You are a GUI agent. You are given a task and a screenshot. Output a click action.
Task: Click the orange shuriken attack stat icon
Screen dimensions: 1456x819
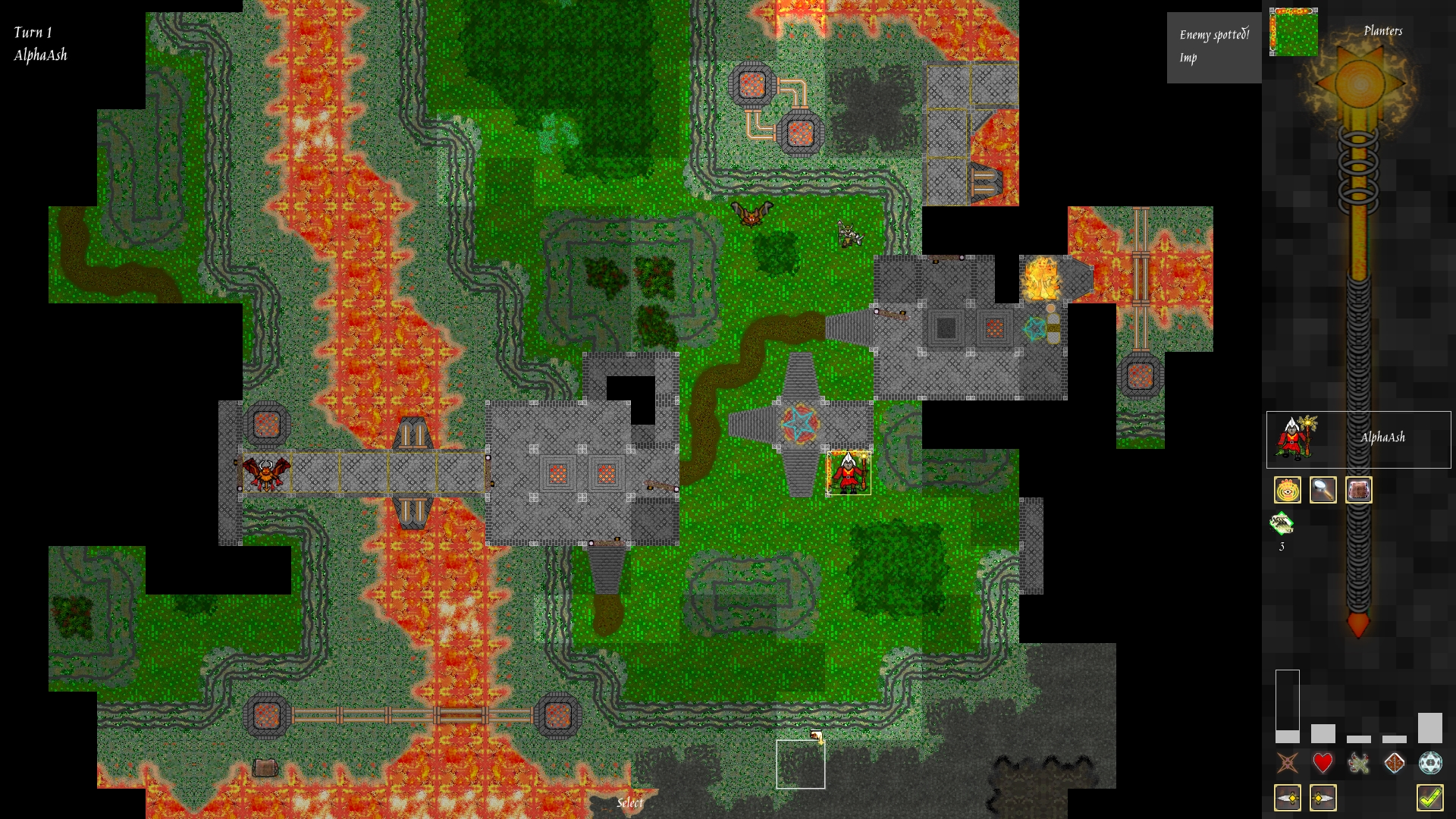1287,764
